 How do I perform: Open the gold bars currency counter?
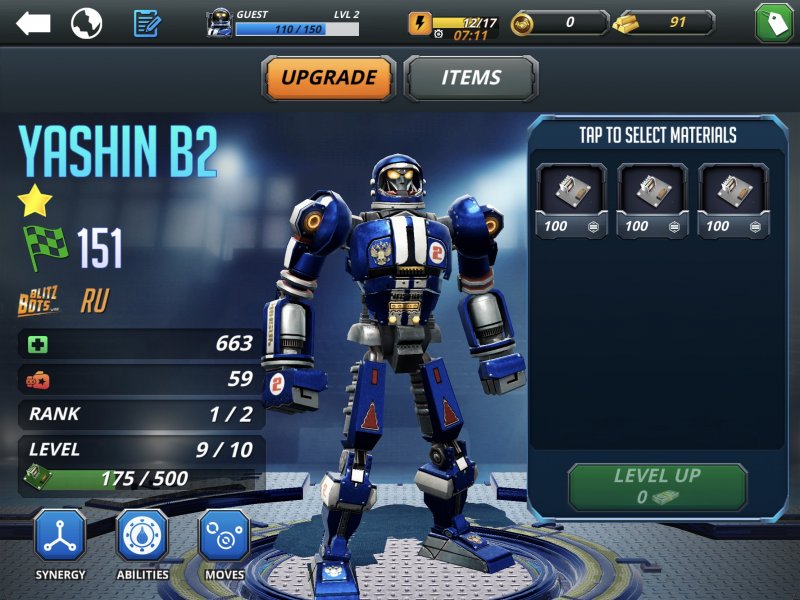pos(664,23)
